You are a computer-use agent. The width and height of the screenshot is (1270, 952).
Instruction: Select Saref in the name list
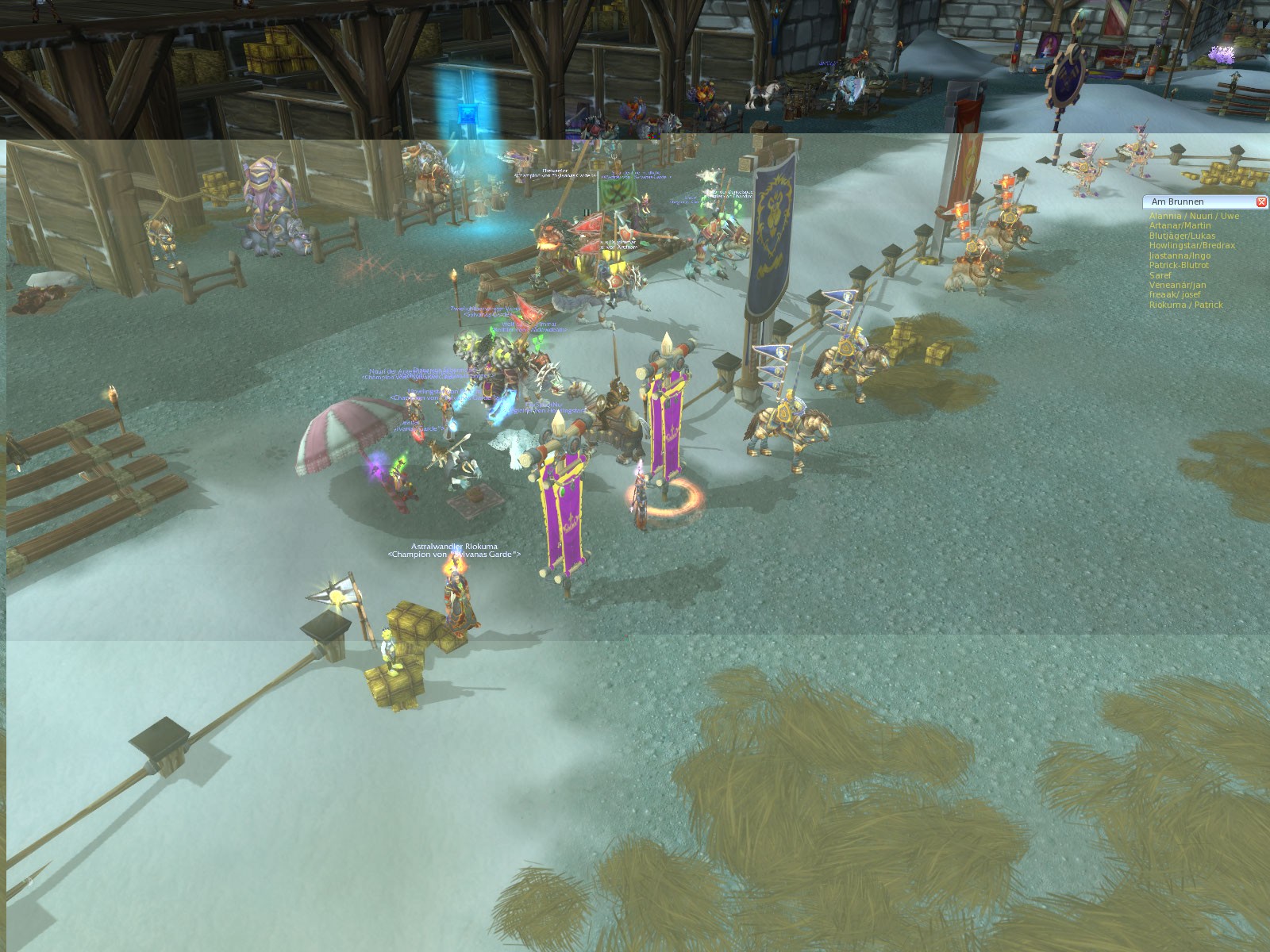tap(1160, 276)
